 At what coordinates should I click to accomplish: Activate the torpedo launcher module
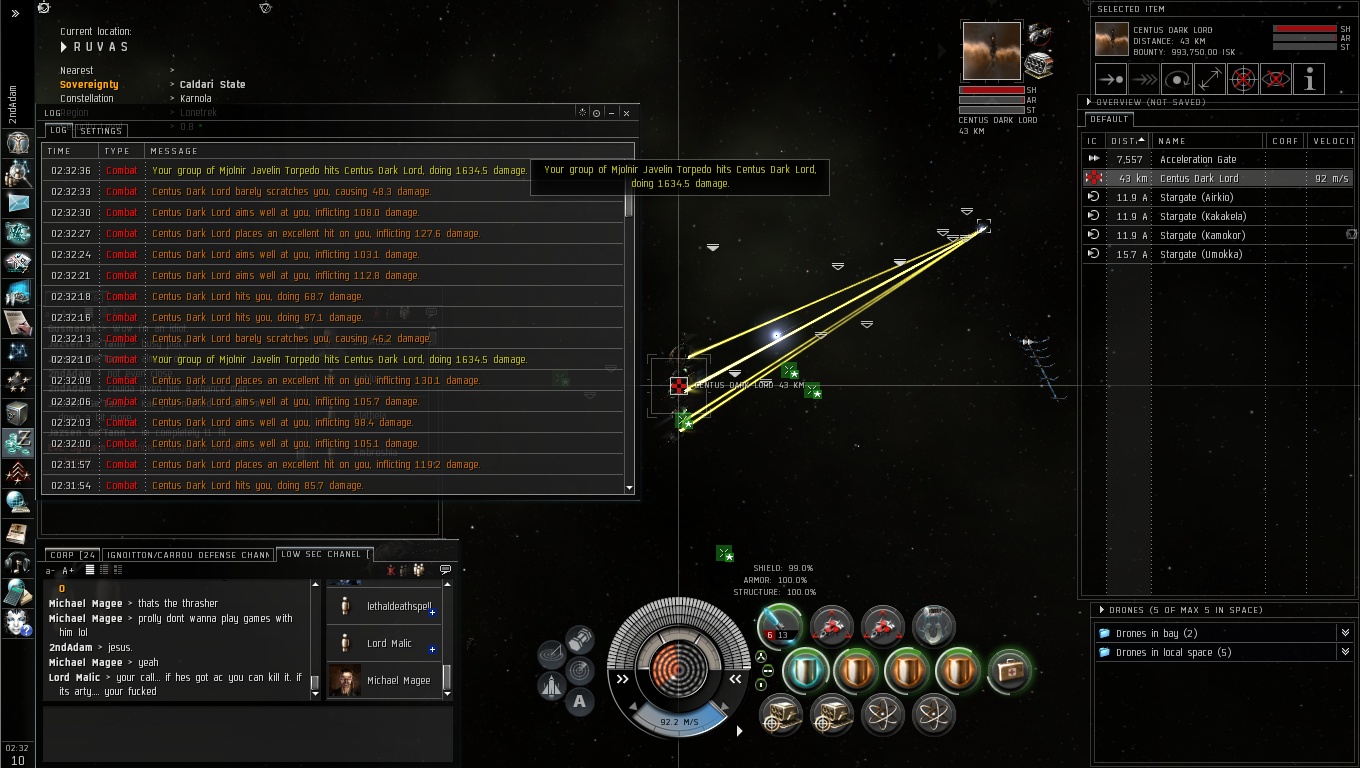point(778,626)
